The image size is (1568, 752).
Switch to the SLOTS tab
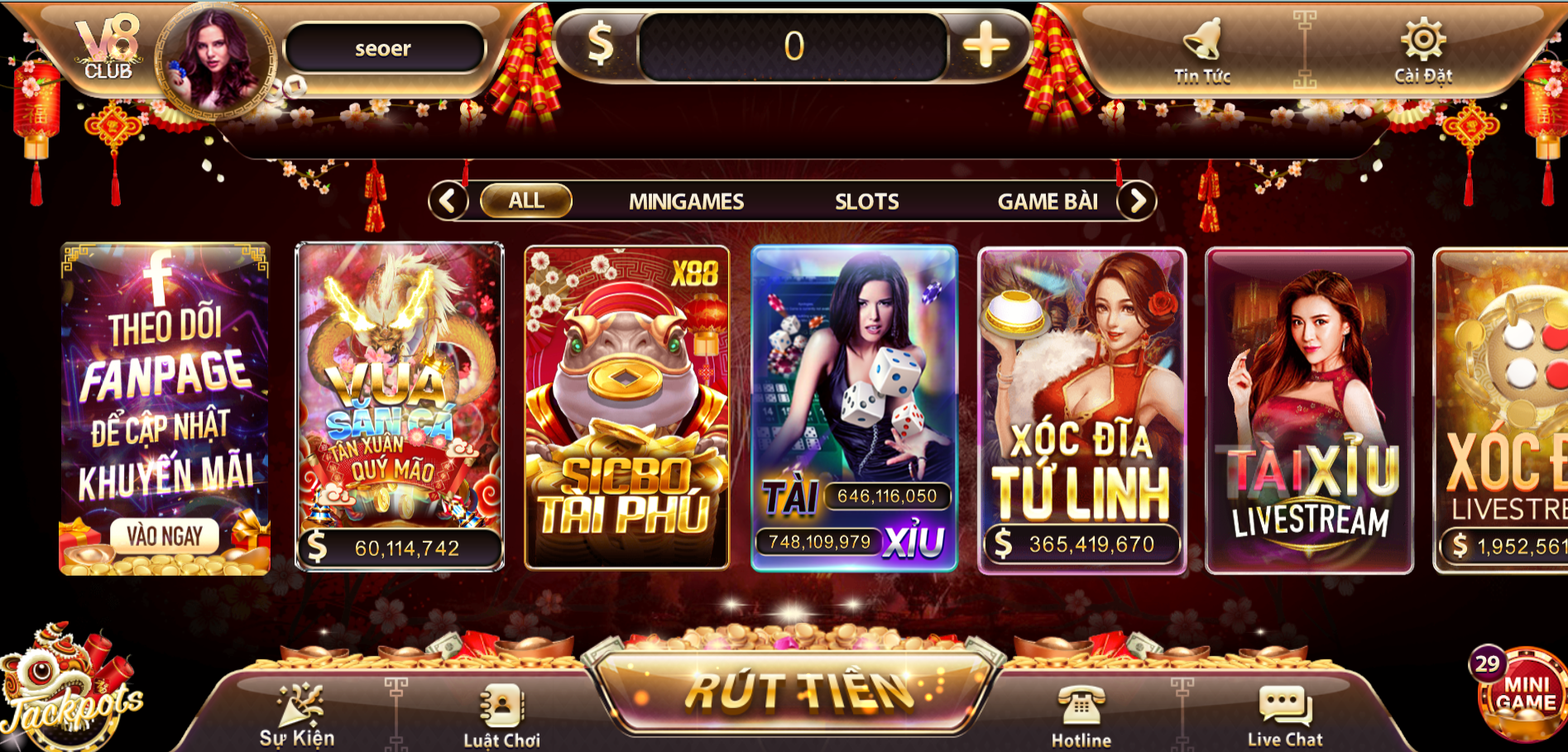click(866, 202)
